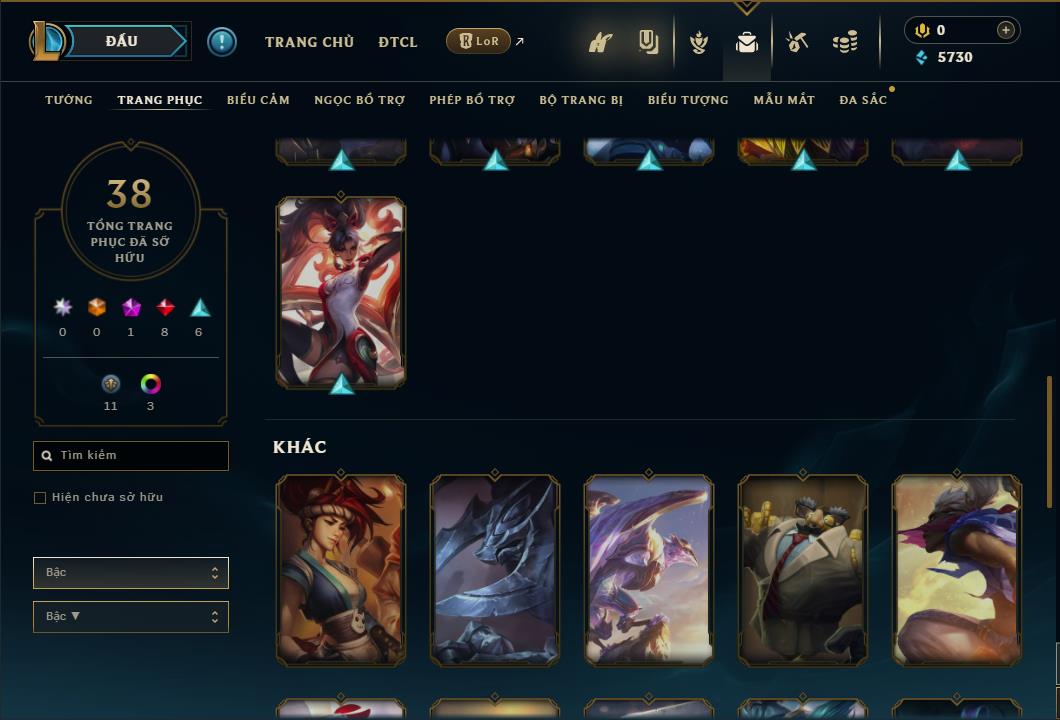The height and width of the screenshot is (720, 1060).
Task: Select the blue dragon skin card
Action: [649, 570]
